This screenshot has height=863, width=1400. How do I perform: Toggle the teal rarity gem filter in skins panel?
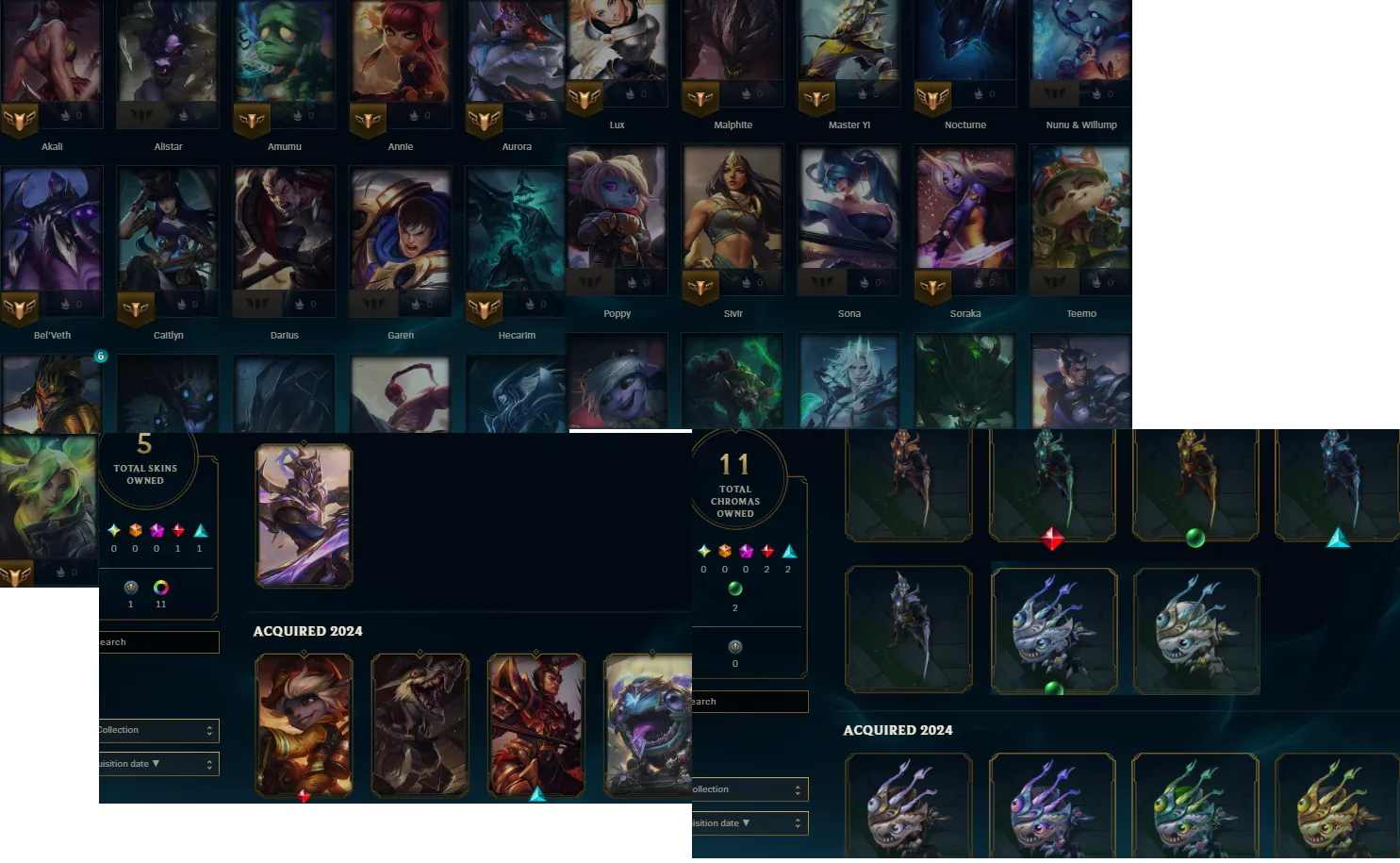199,531
